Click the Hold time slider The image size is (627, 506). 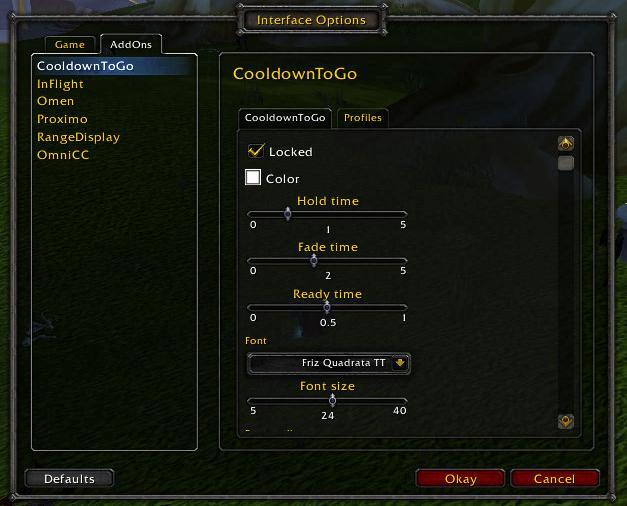click(x=327, y=213)
